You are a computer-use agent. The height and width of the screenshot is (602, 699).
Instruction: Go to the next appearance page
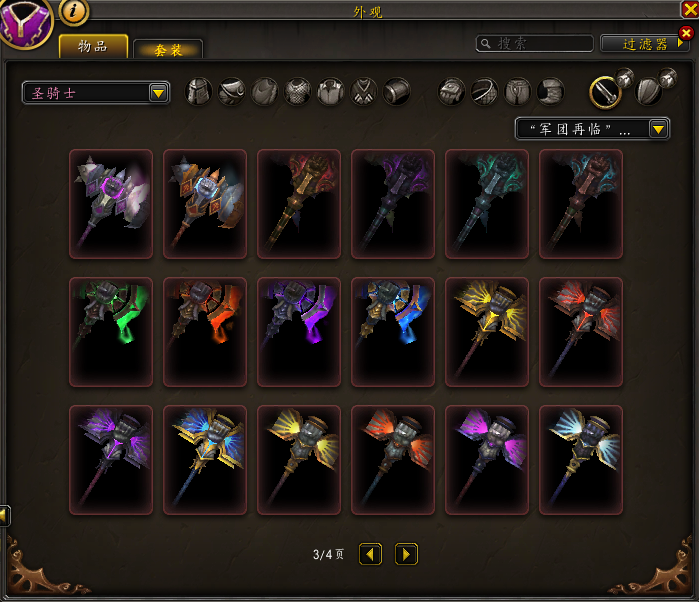pos(405,553)
